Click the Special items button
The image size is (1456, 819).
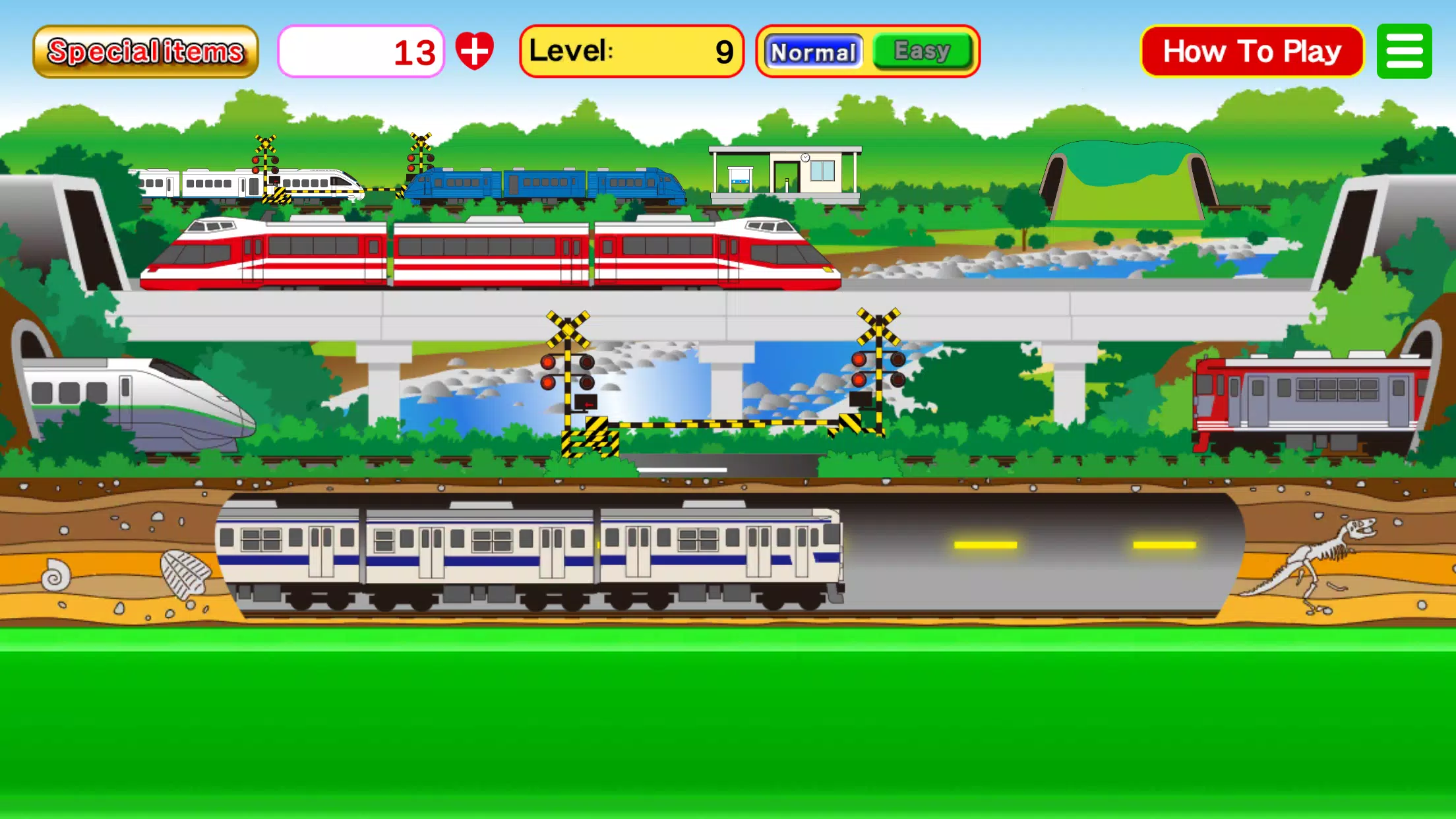[144, 50]
